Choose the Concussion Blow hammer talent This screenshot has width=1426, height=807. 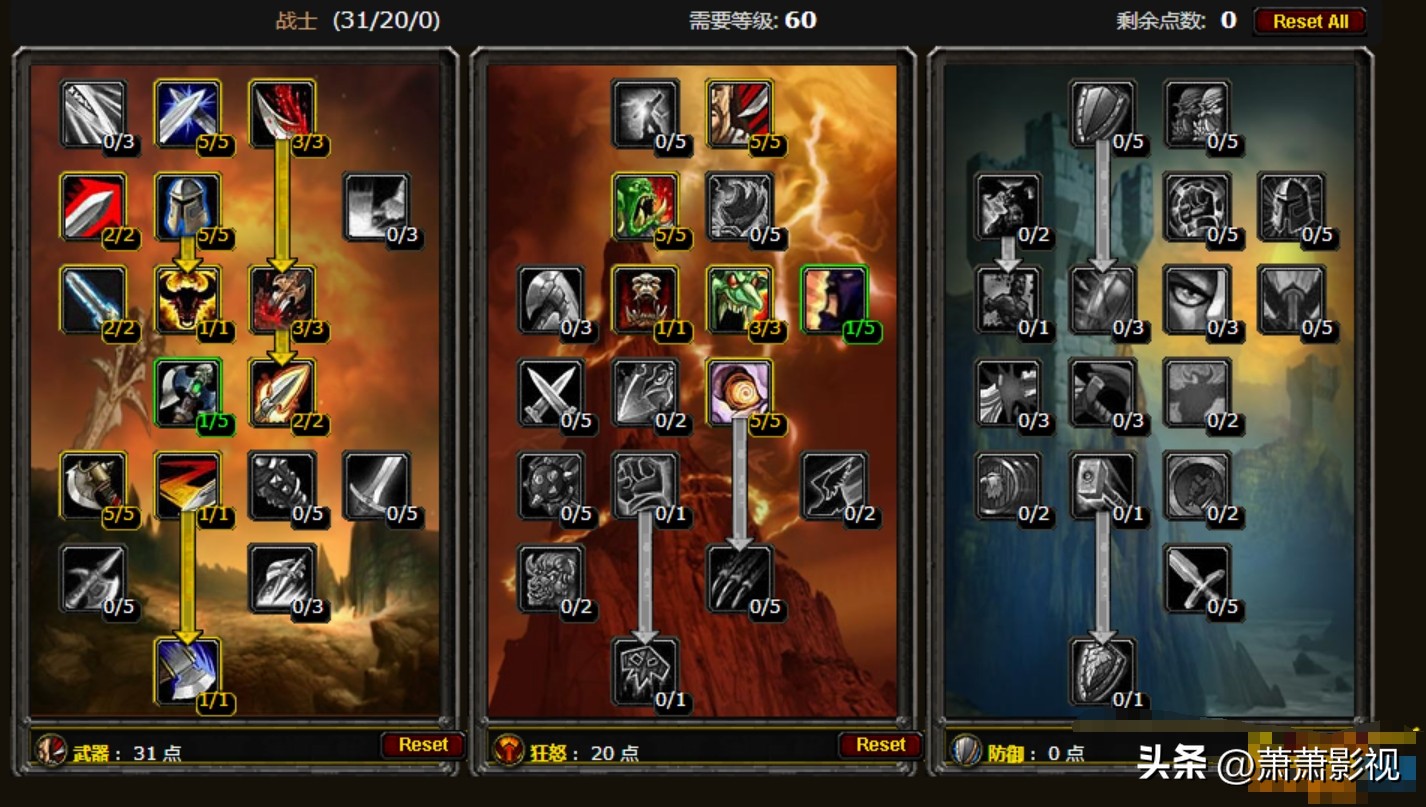[1102, 485]
